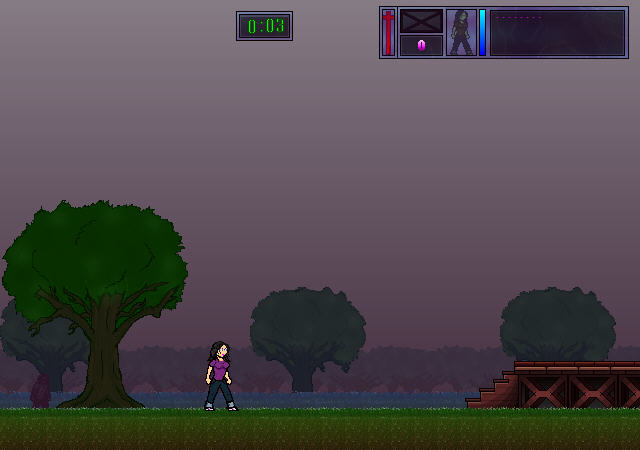The image size is (640, 450).
Task: Click the pink crystal item slot
Action: (421, 45)
